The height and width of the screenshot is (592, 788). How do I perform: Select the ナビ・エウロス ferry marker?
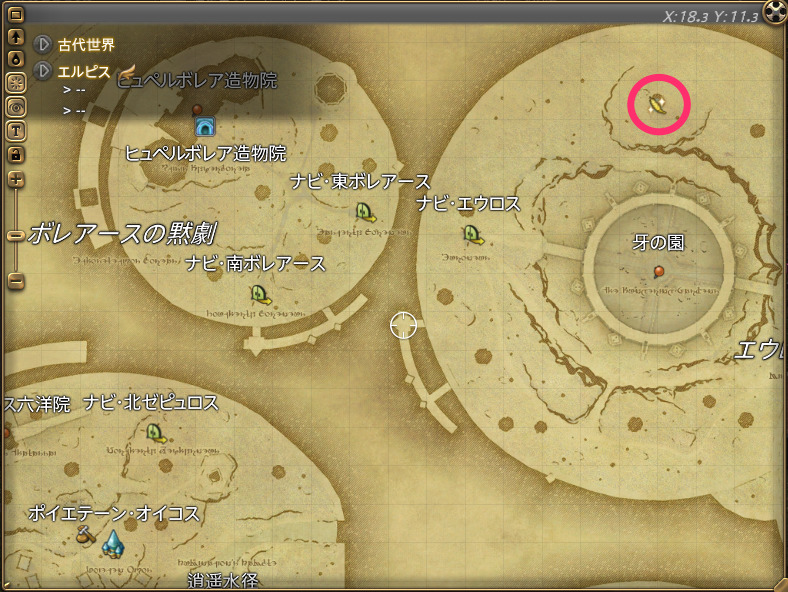pos(472,234)
